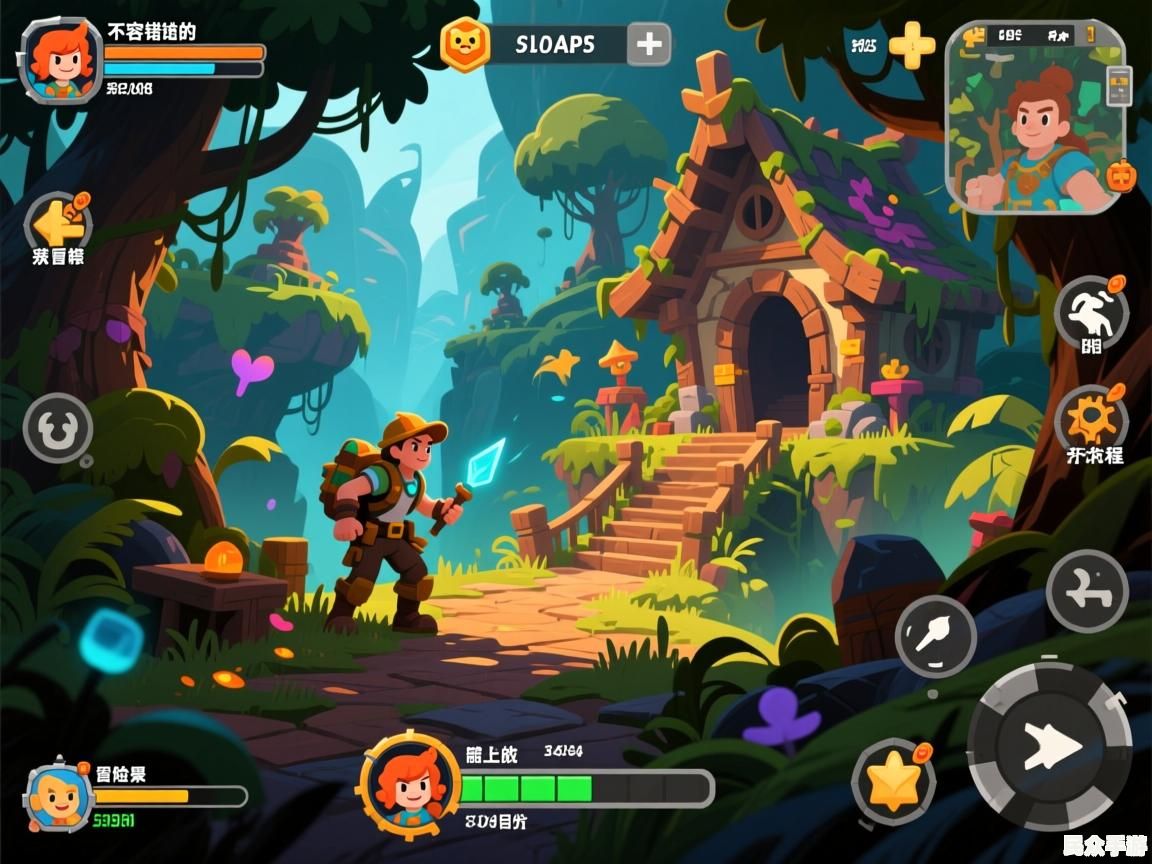This screenshot has height=864, width=1152.
Task: Hit the large arrow attack button
Action: (1049, 745)
